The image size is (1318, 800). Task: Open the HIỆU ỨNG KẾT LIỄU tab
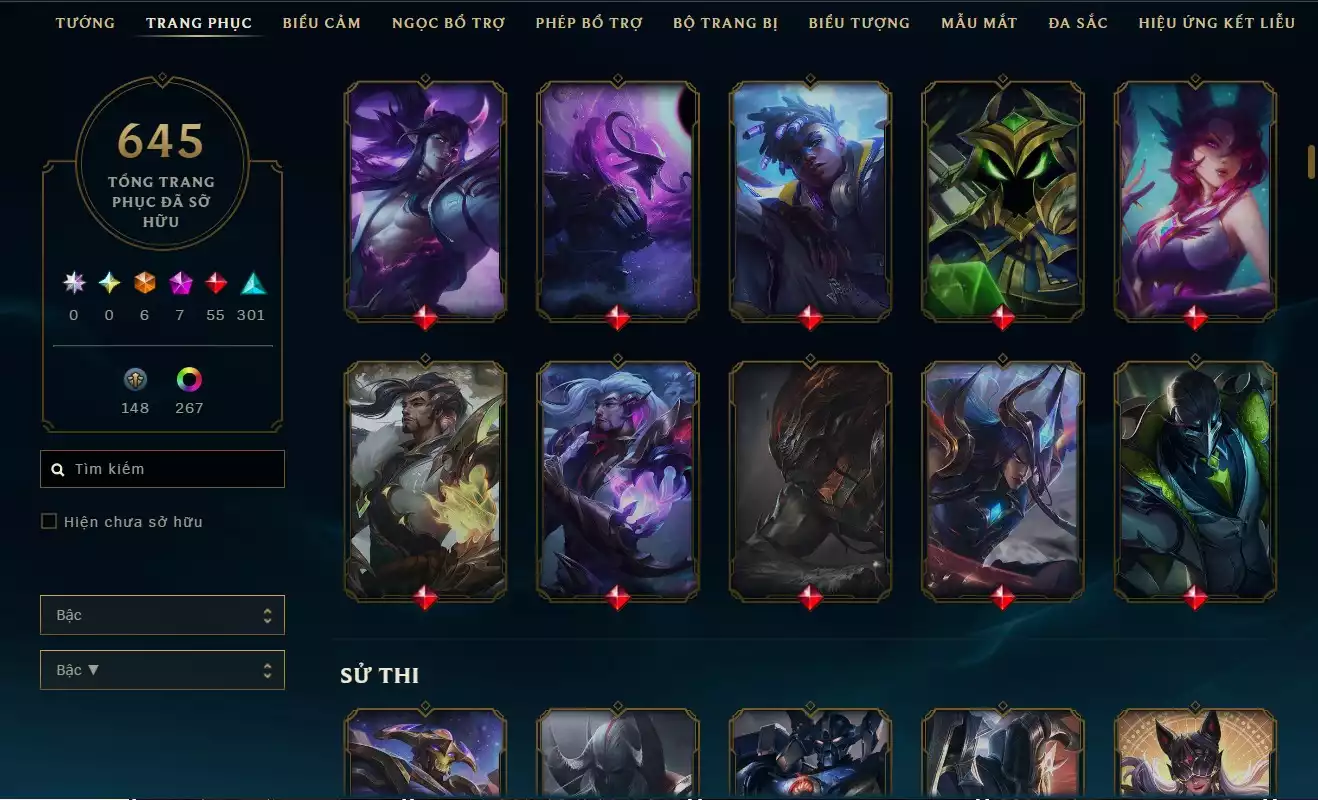point(1218,22)
